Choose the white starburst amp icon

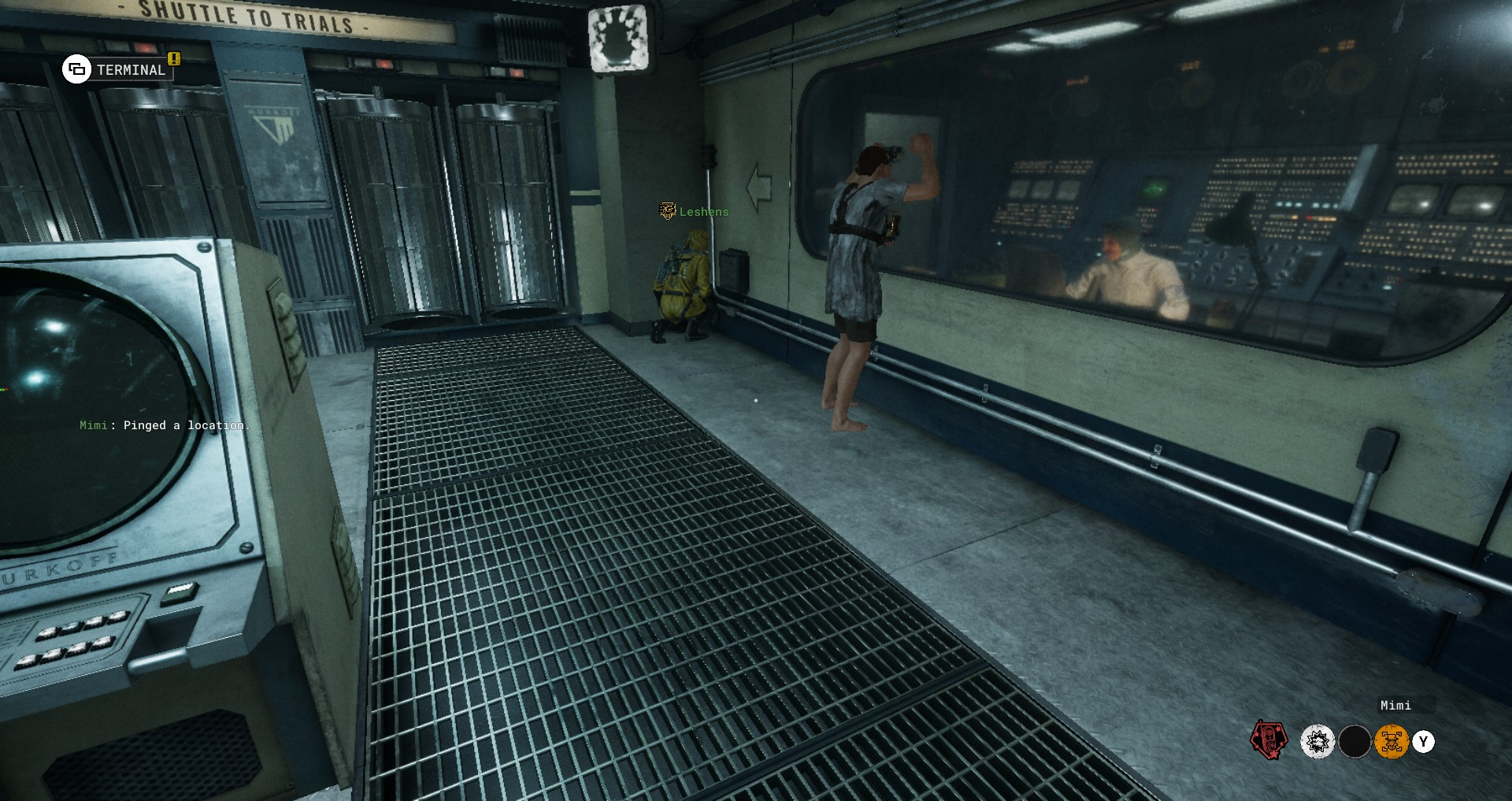coord(1317,742)
